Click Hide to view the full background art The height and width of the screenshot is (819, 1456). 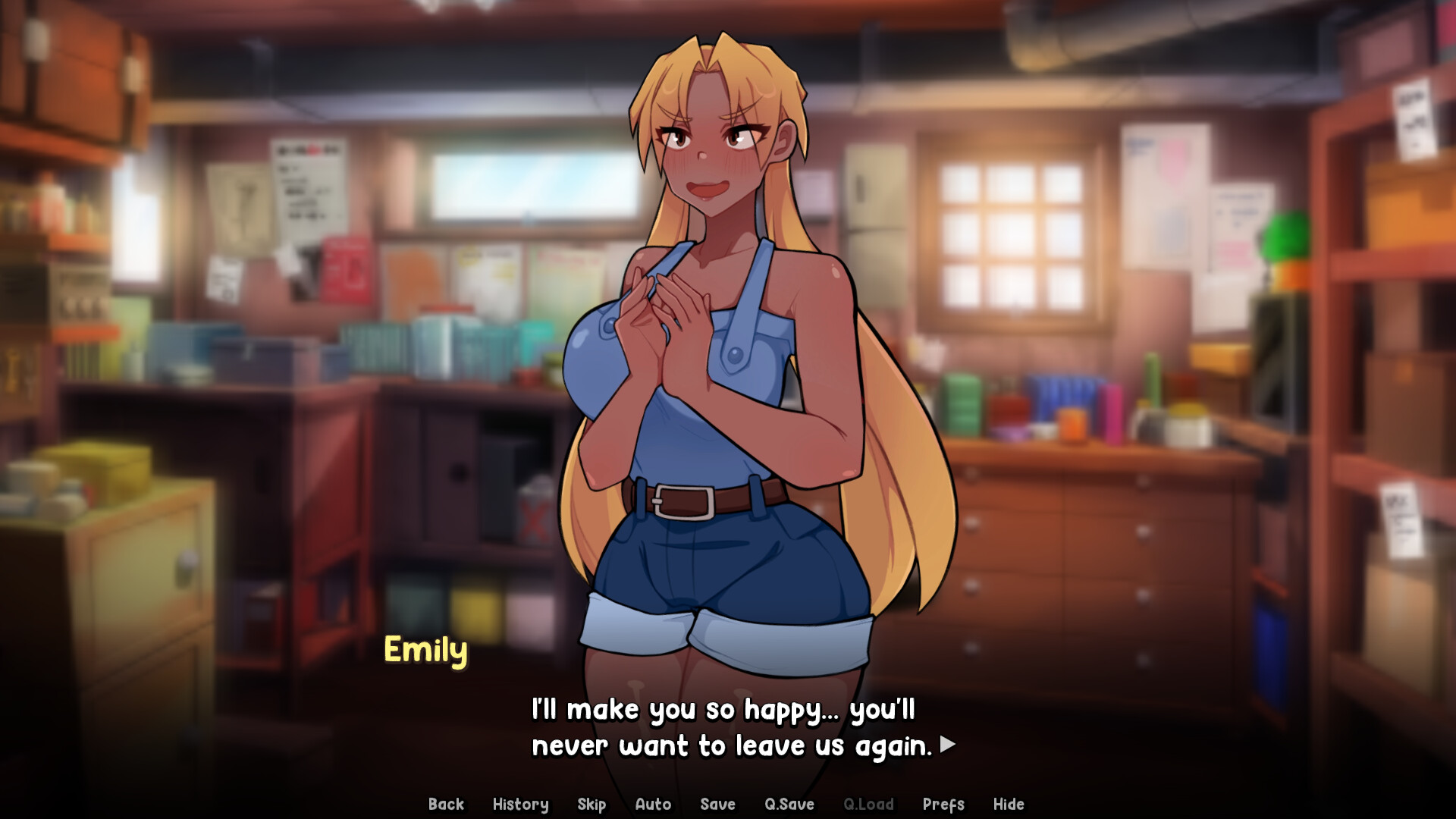point(1009,805)
